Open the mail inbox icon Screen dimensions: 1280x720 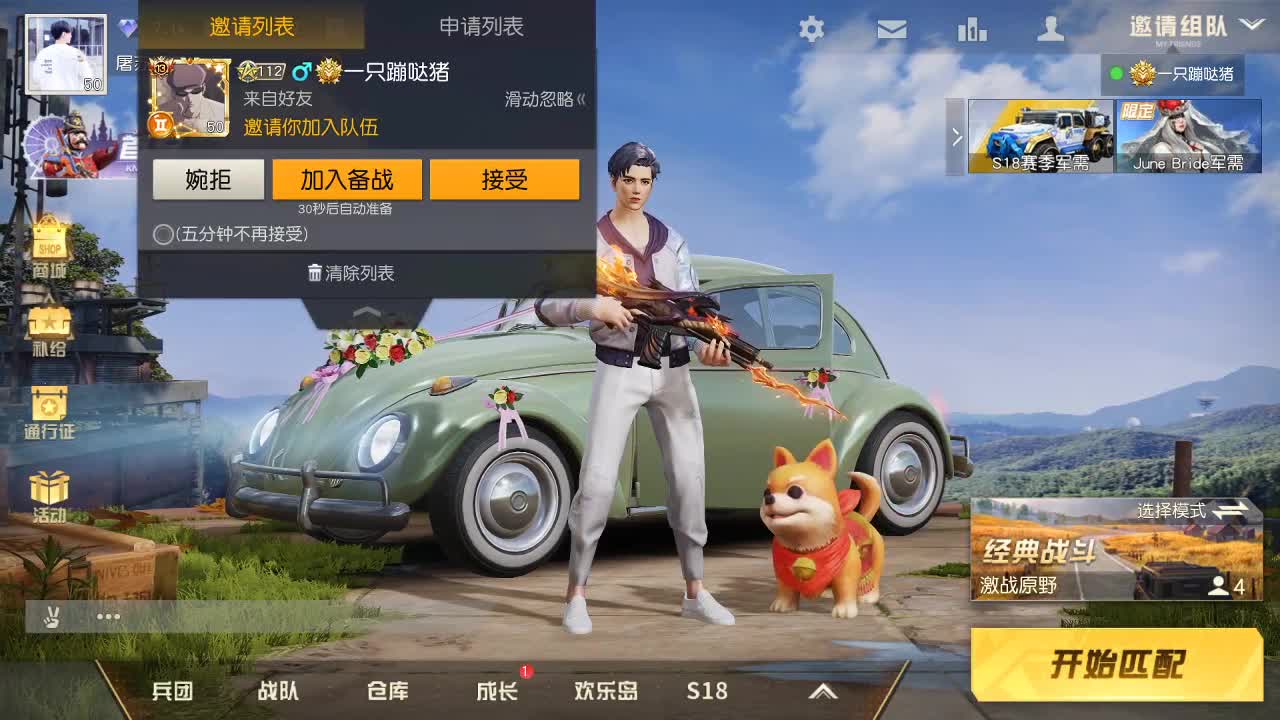pos(891,30)
